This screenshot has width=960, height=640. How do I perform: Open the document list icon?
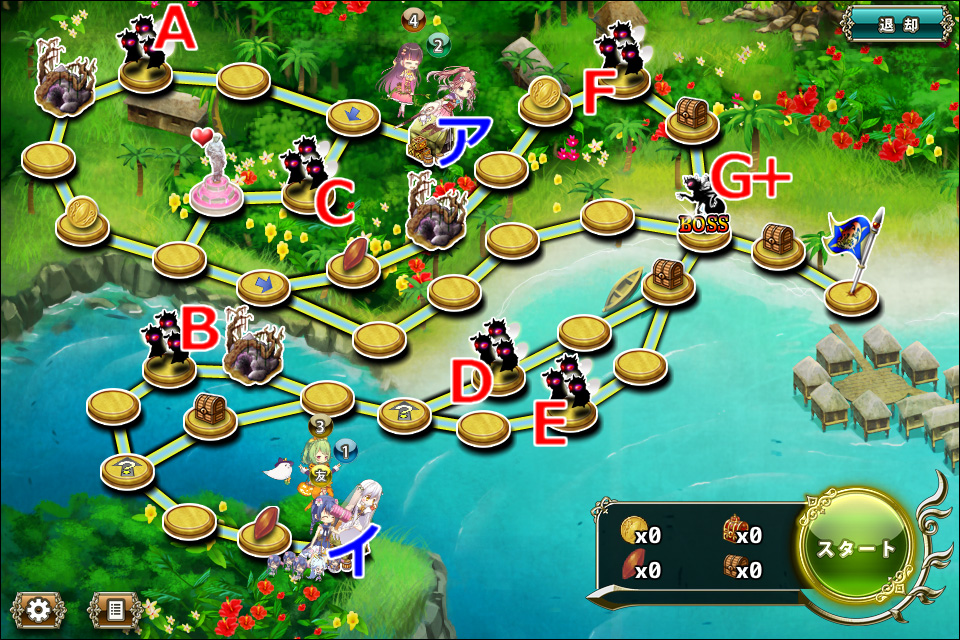click(114, 609)
